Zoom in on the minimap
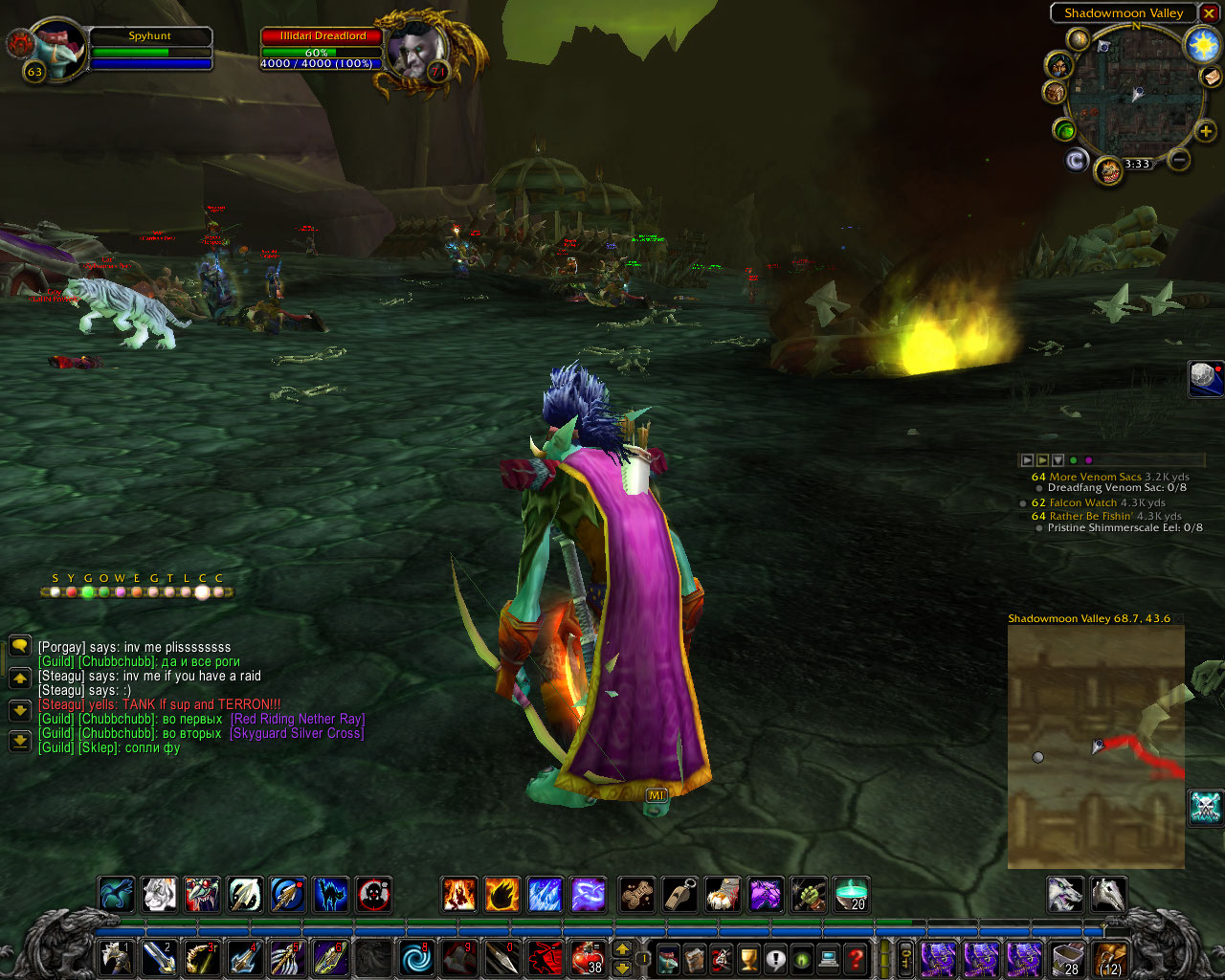This screenshot has width=1225, height=980. coord(1205,131)
